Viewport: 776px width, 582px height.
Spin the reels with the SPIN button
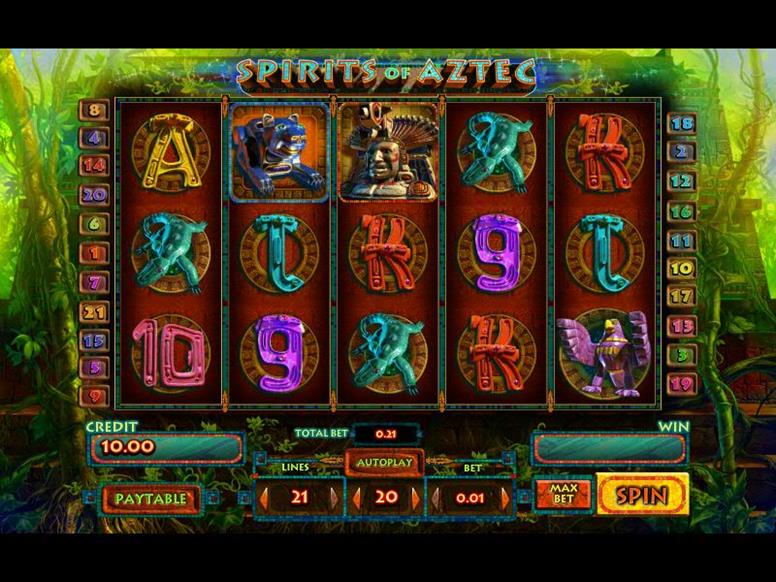[x=643, y=494]
